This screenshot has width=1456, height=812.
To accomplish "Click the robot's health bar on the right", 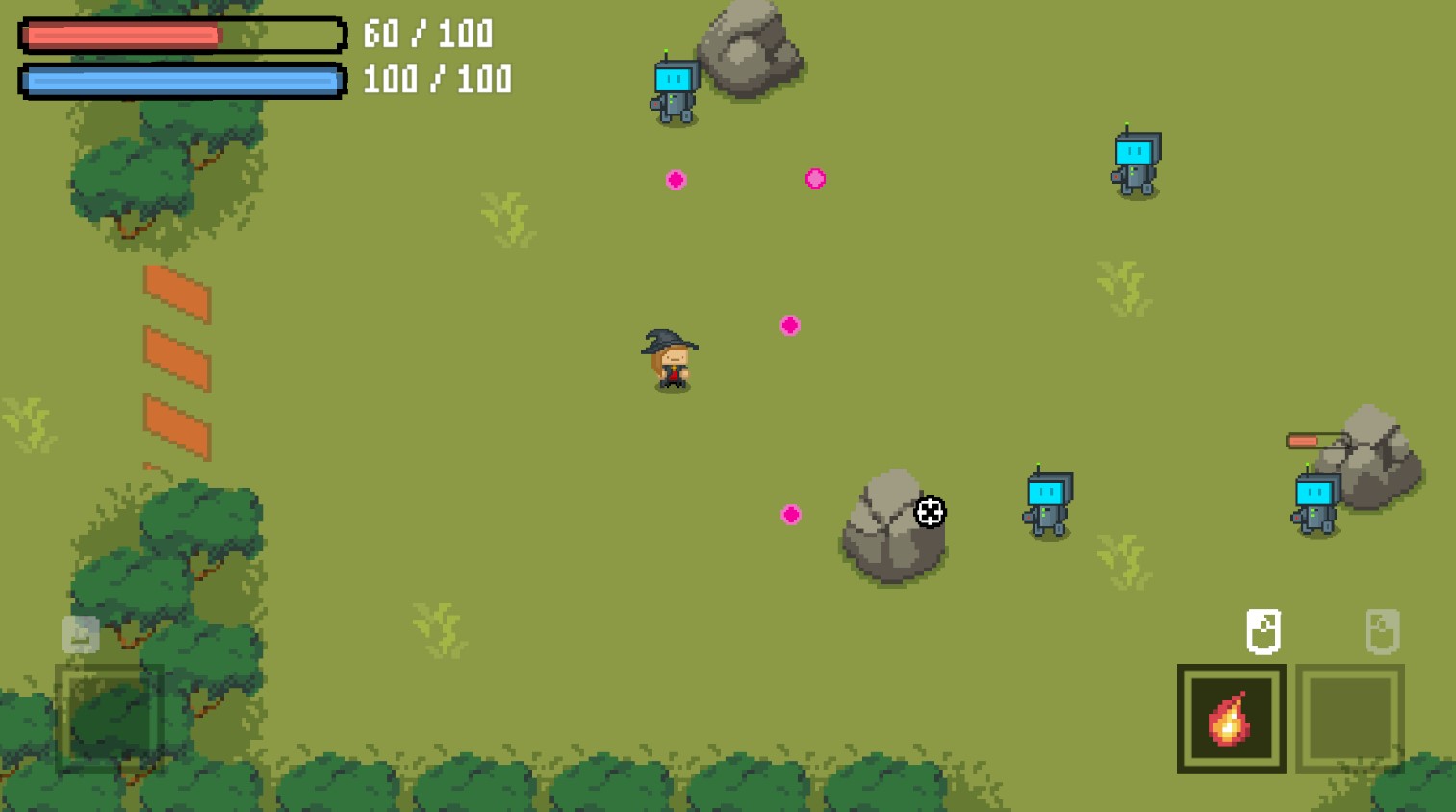I will point(1314,440).
